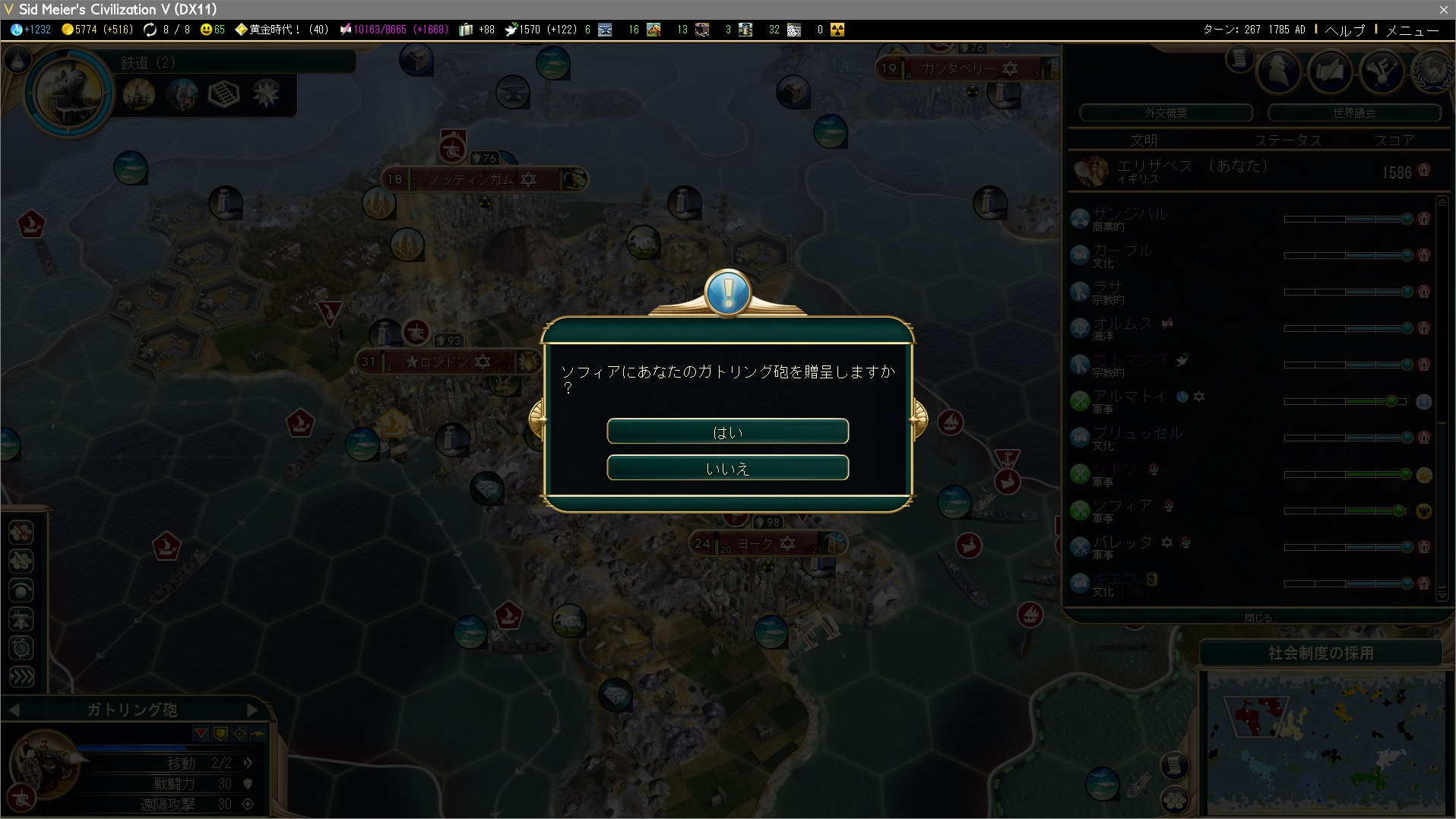The image size is (1456, 819).
Task: Cycle to previous unit with left arrow
Action: [x=14, y=710]
